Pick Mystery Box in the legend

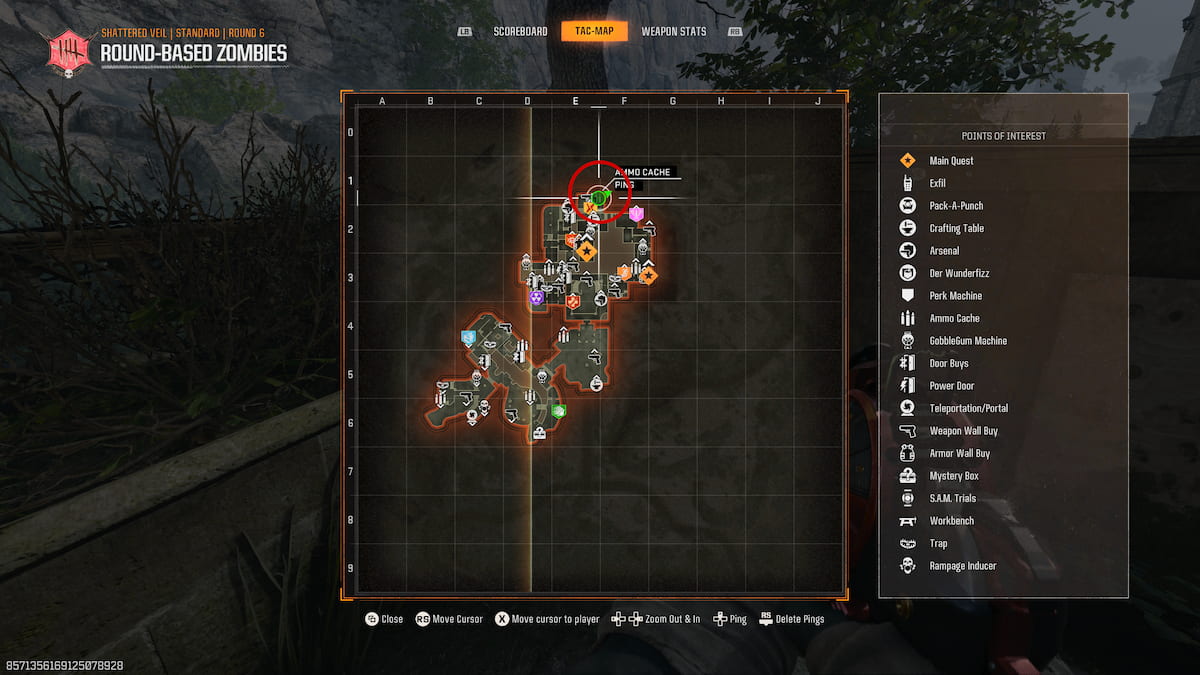click(x=953, y=476)
